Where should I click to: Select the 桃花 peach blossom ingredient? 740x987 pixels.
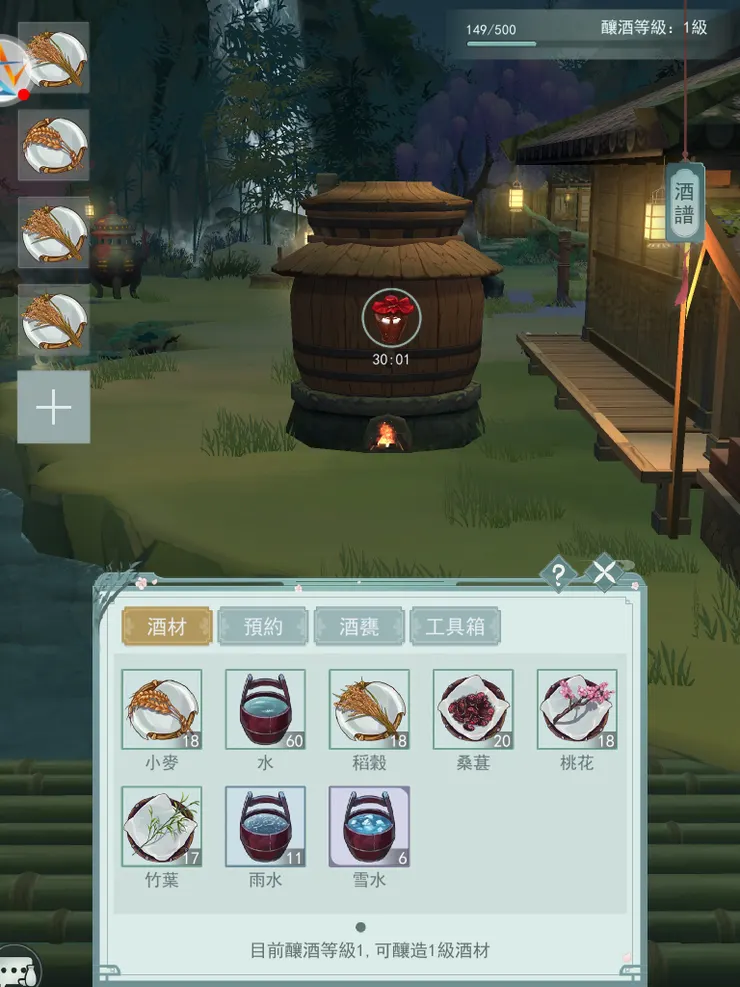click(x=577, y=709)
